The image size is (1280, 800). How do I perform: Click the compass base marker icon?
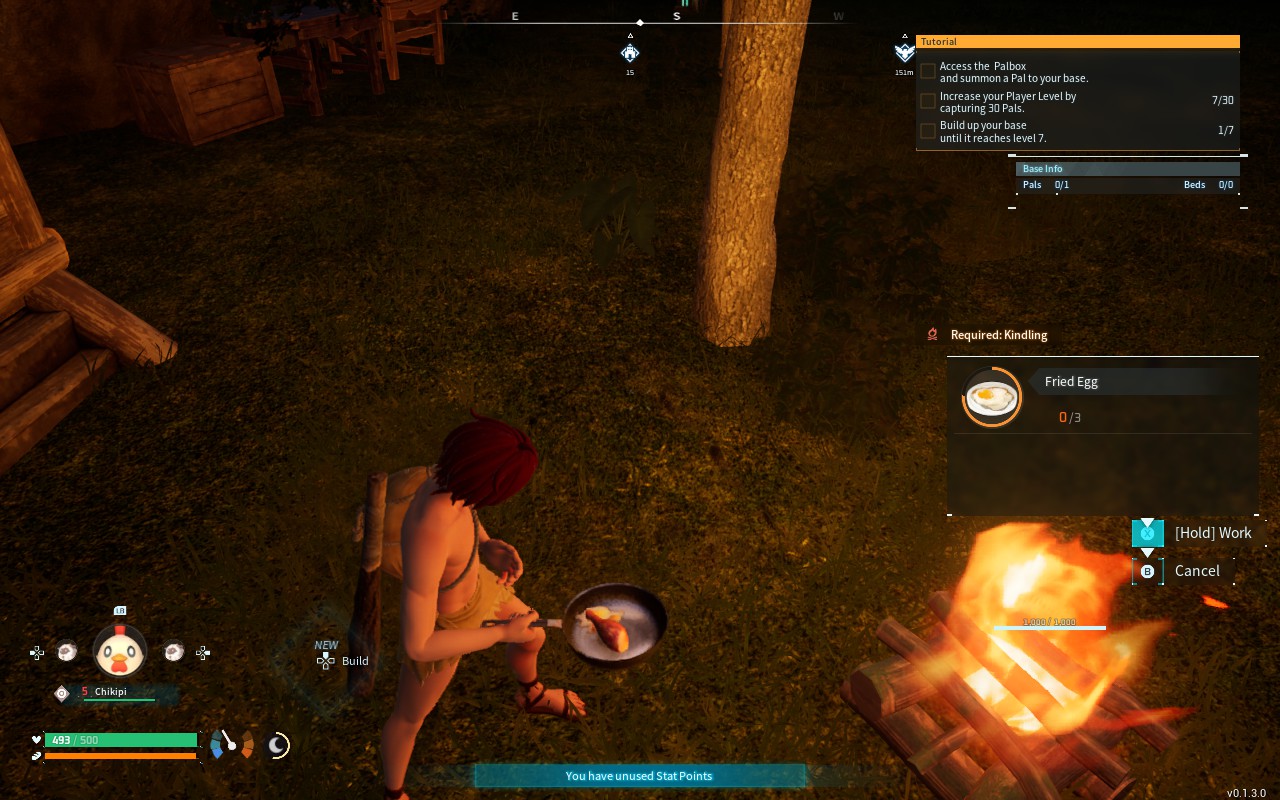(630, 53)
